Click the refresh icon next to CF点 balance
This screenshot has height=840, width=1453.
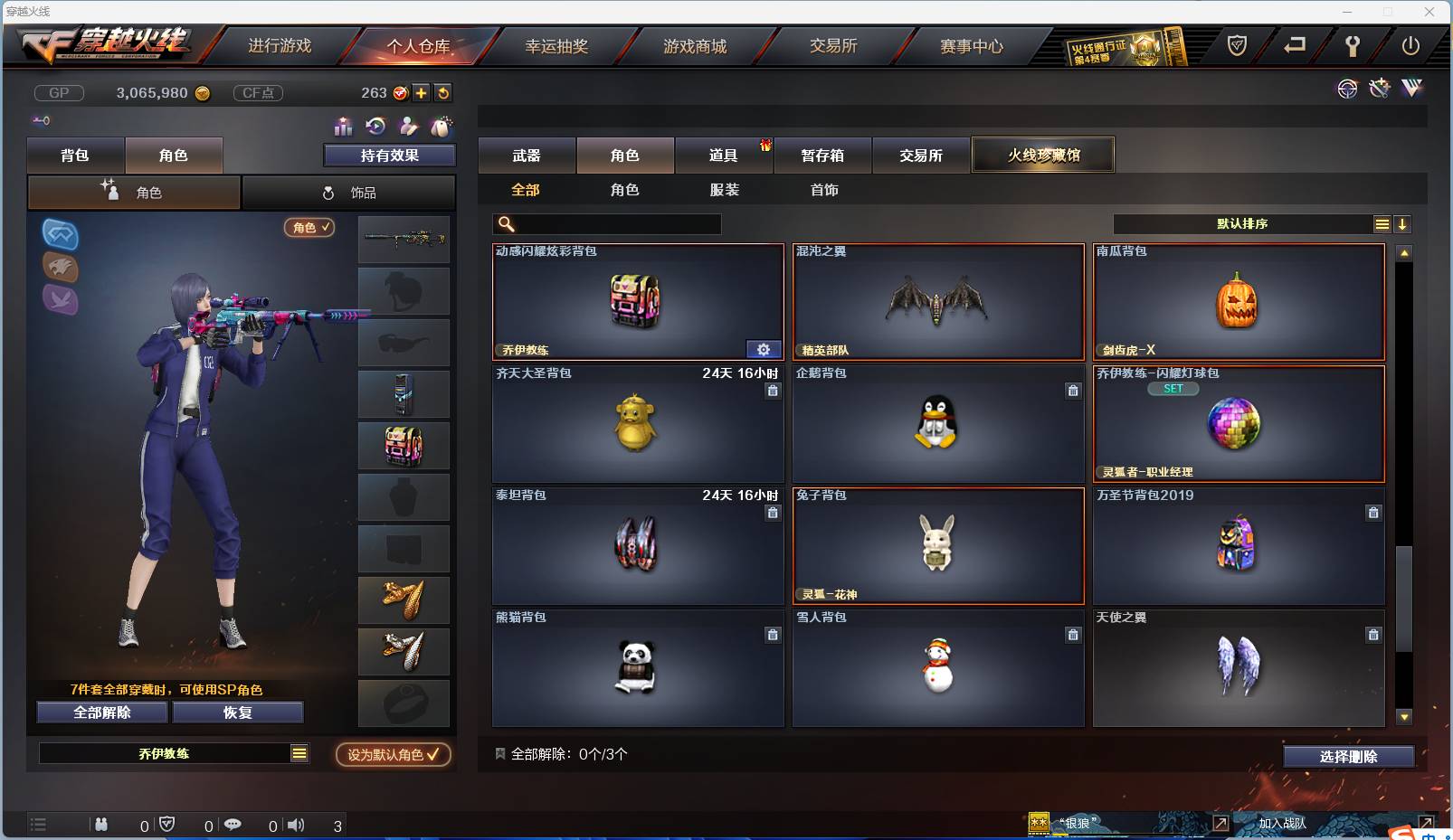[x=442, y=92]
